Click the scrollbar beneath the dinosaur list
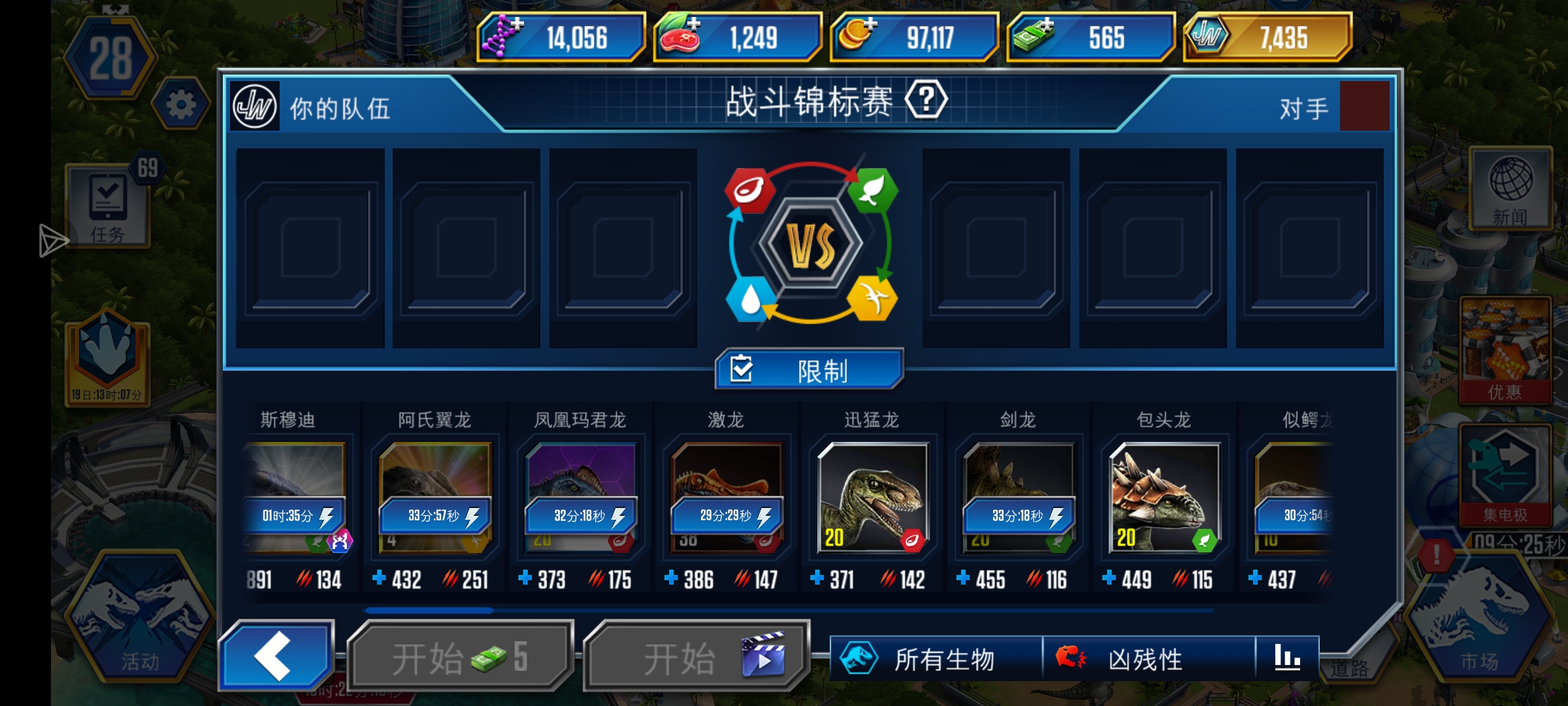This screenshot has width=1568, height=706. click(431, 610)
